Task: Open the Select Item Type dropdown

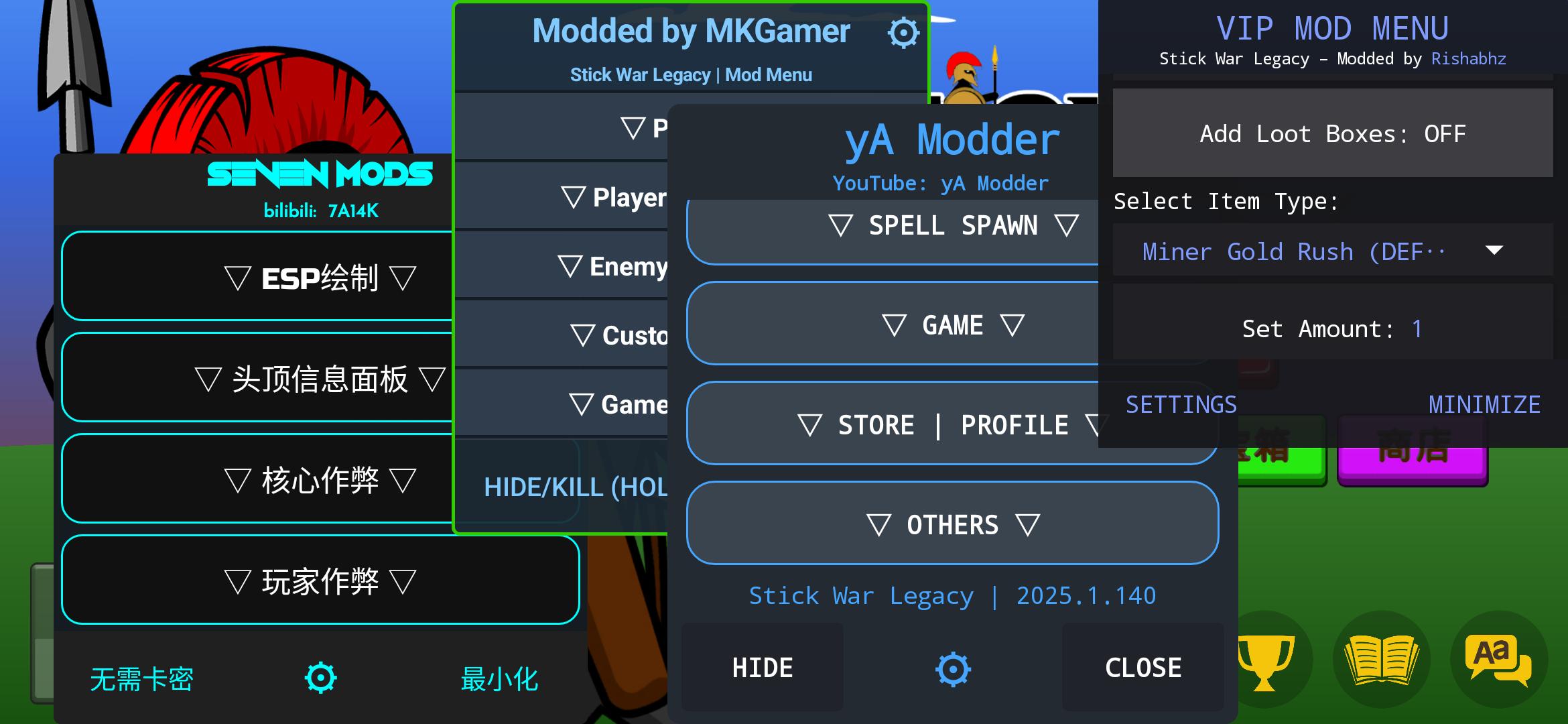Action: tap(1332, 251)
